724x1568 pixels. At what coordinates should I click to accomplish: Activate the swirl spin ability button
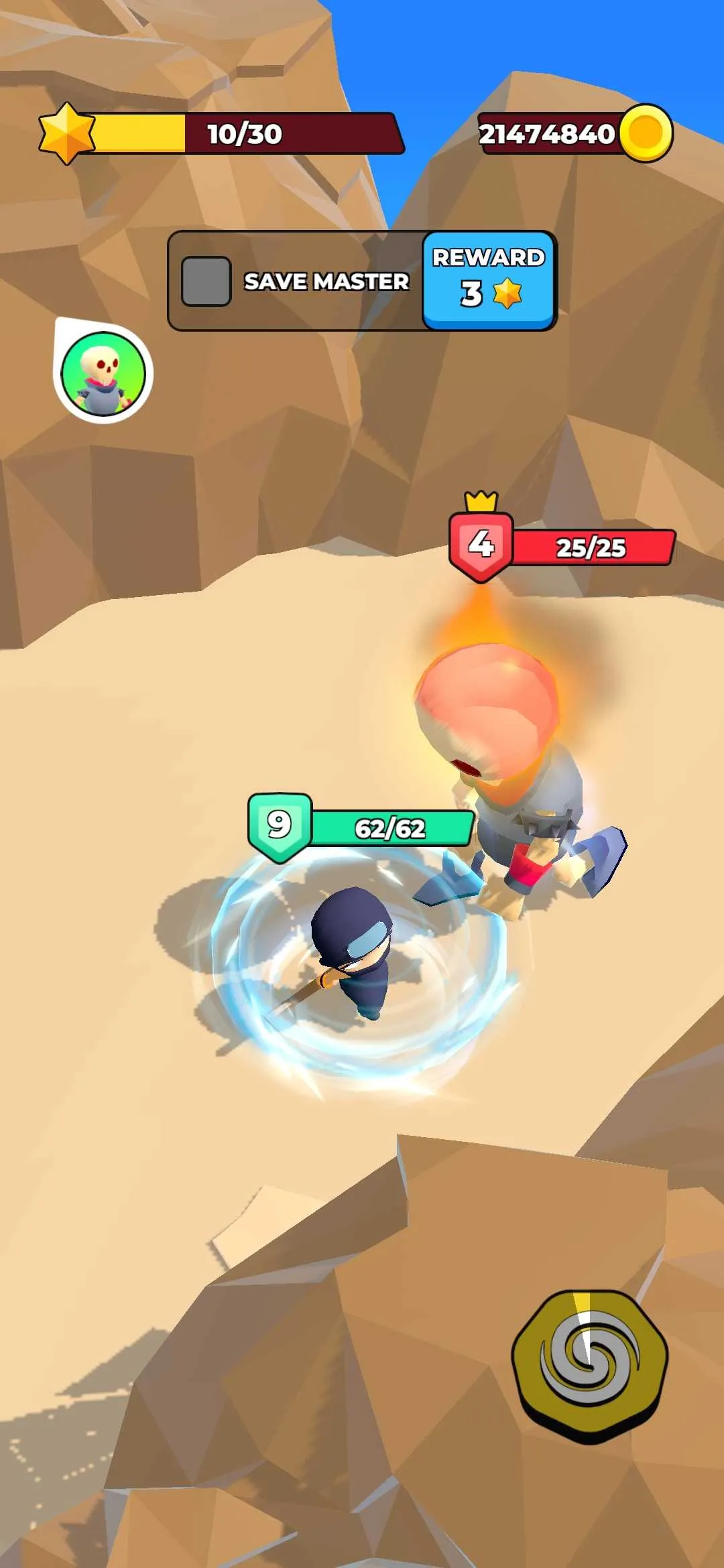click(589, 1364)
